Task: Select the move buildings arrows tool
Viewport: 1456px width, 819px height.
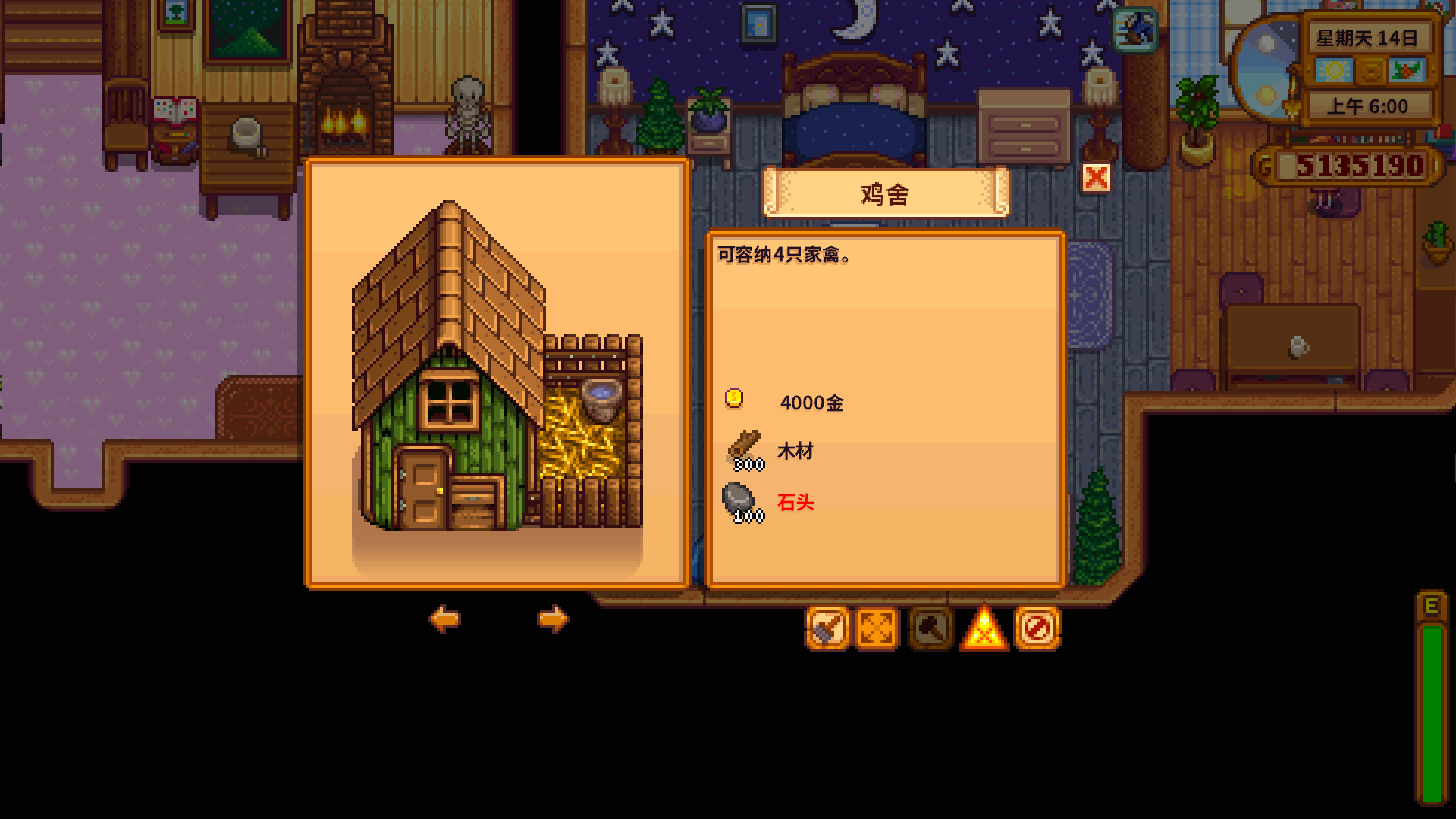Action: coord(877,628)
